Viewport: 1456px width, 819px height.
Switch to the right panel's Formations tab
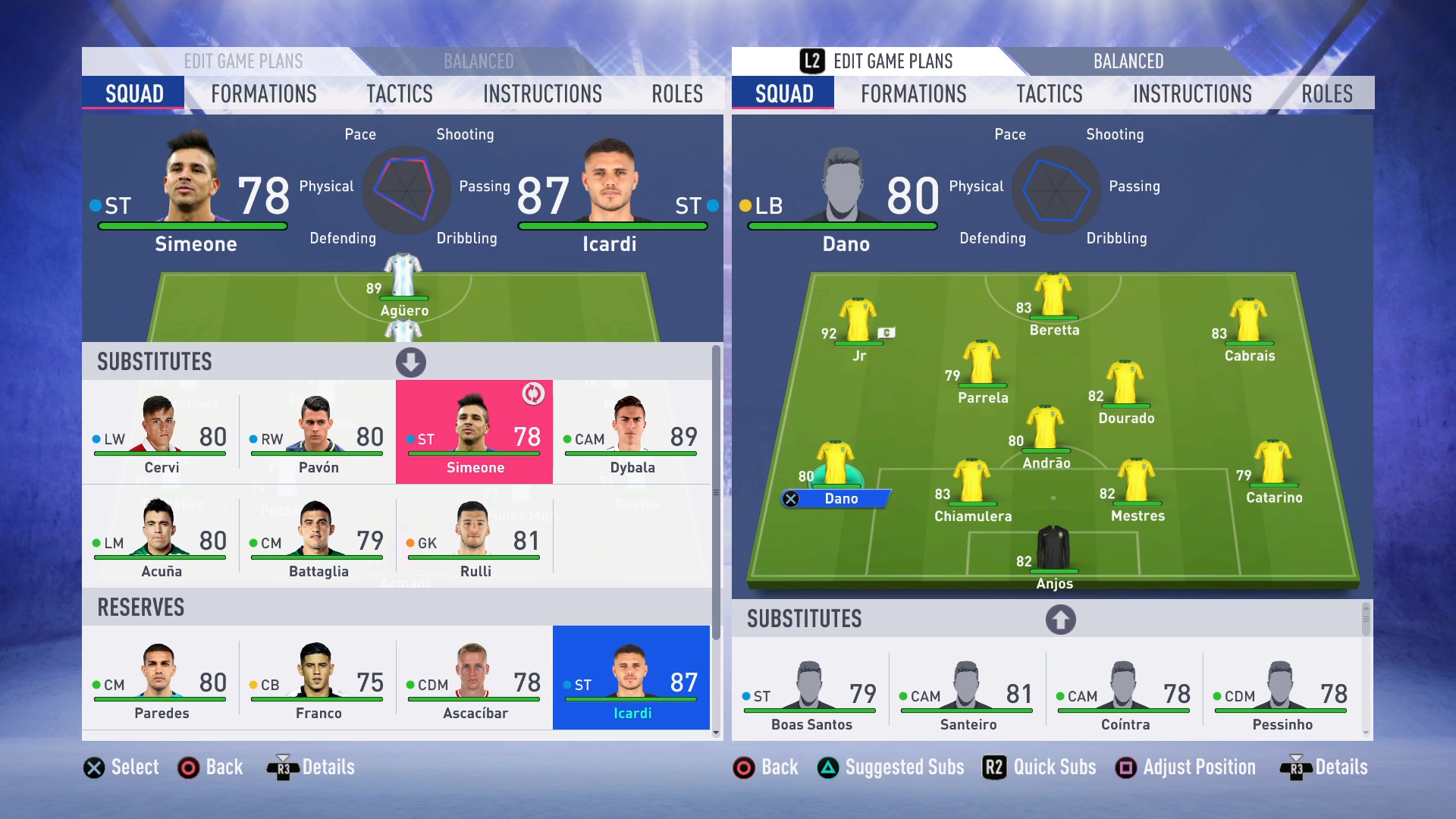tap(913, 94)
